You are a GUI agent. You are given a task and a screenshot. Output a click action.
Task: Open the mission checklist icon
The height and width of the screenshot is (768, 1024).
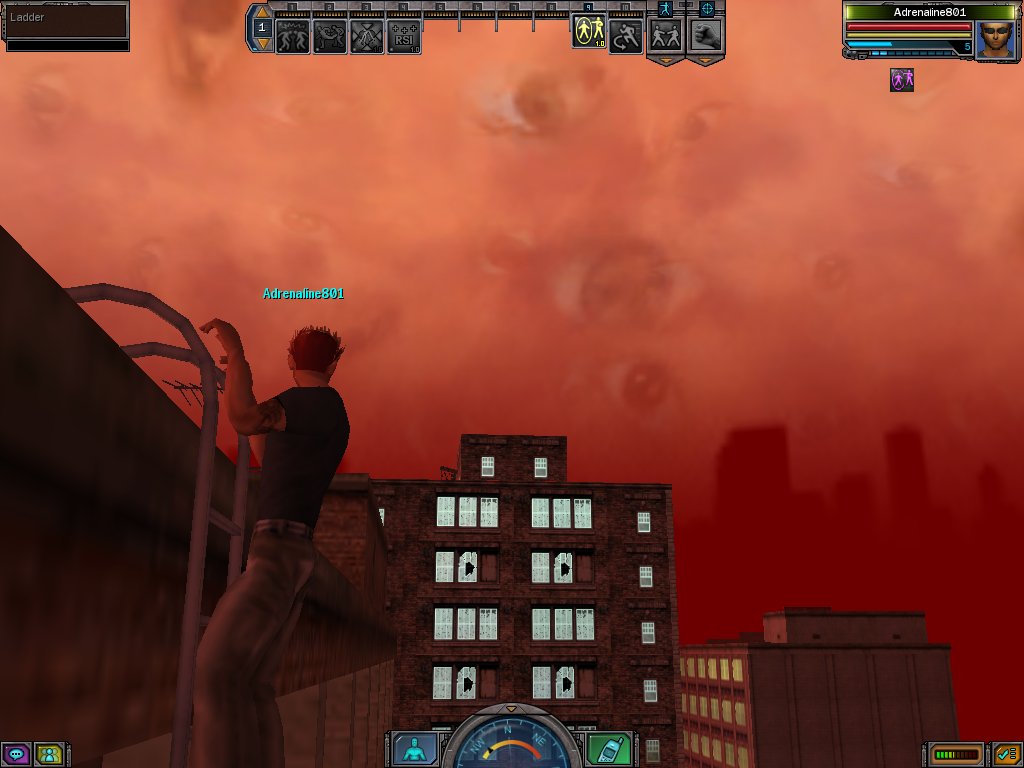pyautogui.click(x=1006, y=754)
